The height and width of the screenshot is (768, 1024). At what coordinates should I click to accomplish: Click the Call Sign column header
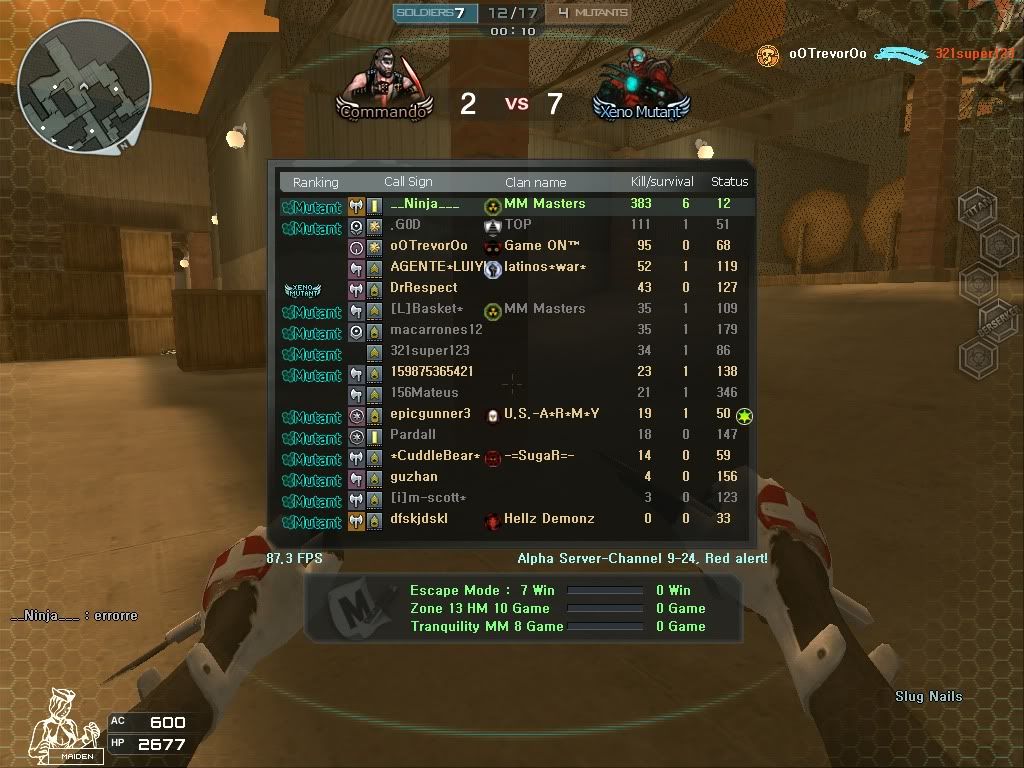pos(408,182)
